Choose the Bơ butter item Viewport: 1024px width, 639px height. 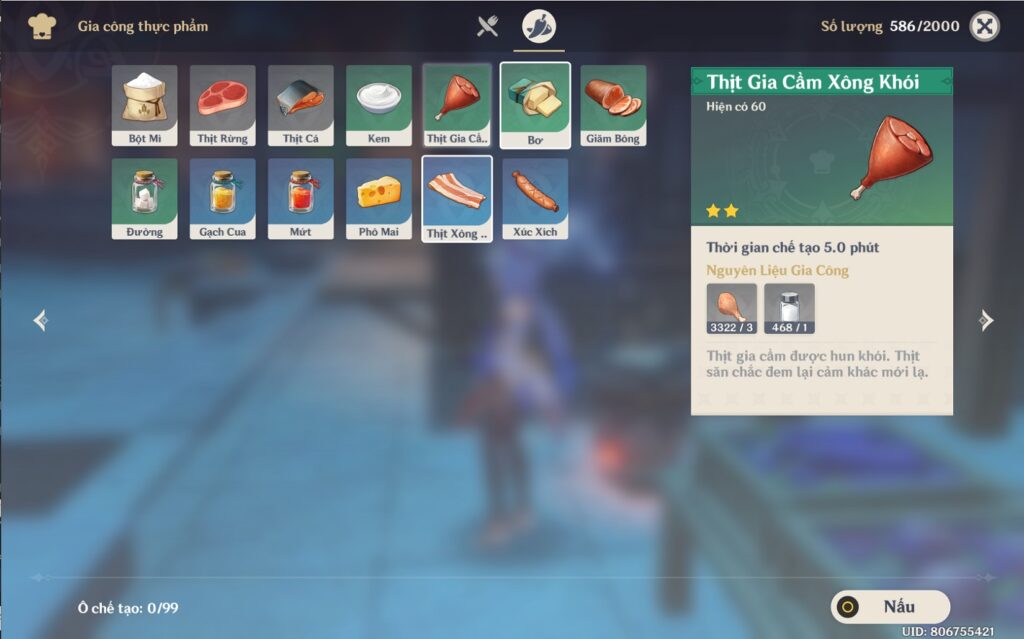(535, 106)
